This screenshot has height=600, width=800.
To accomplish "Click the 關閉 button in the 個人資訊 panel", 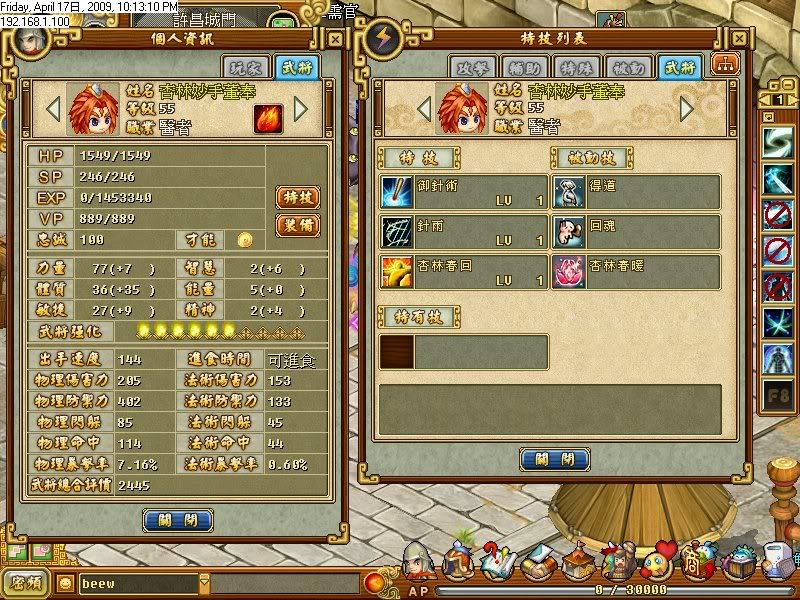I will [178, 520].
